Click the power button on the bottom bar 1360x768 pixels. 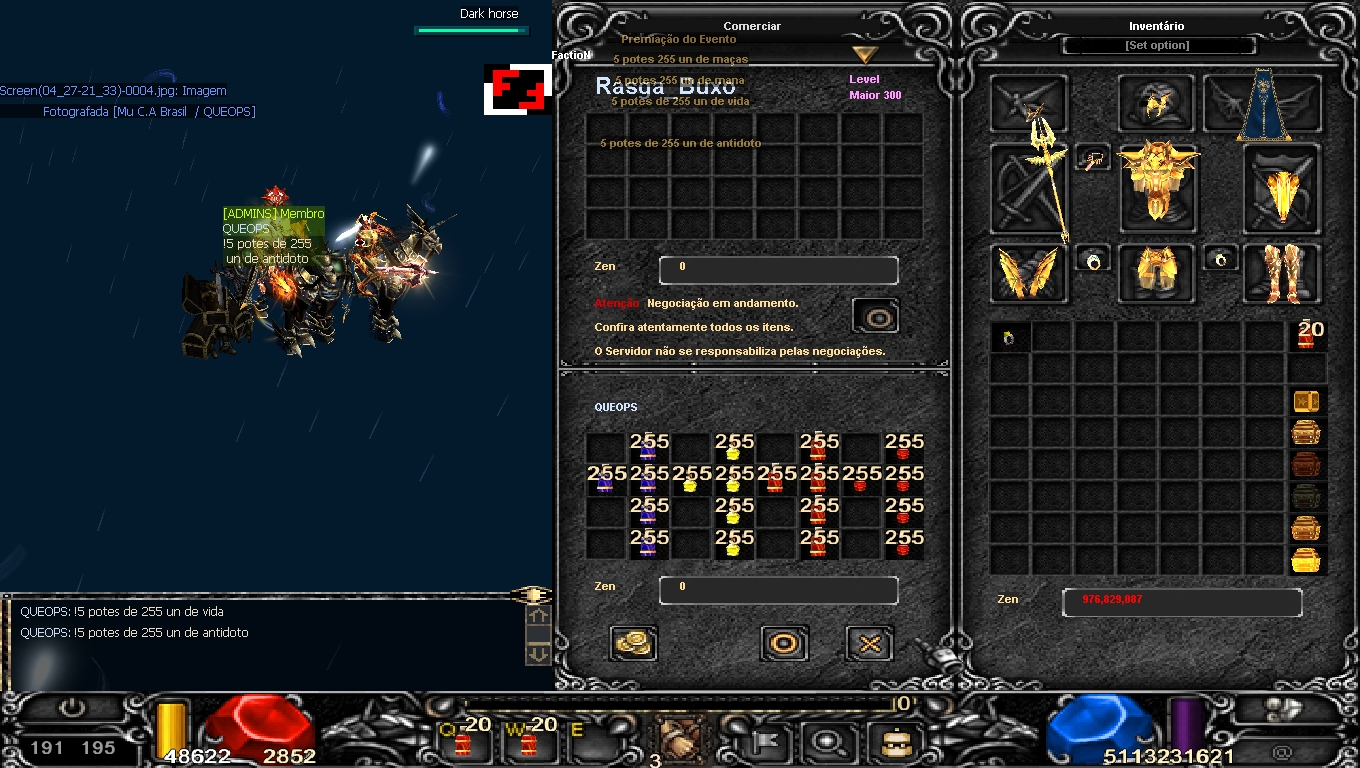coord(72,709)
